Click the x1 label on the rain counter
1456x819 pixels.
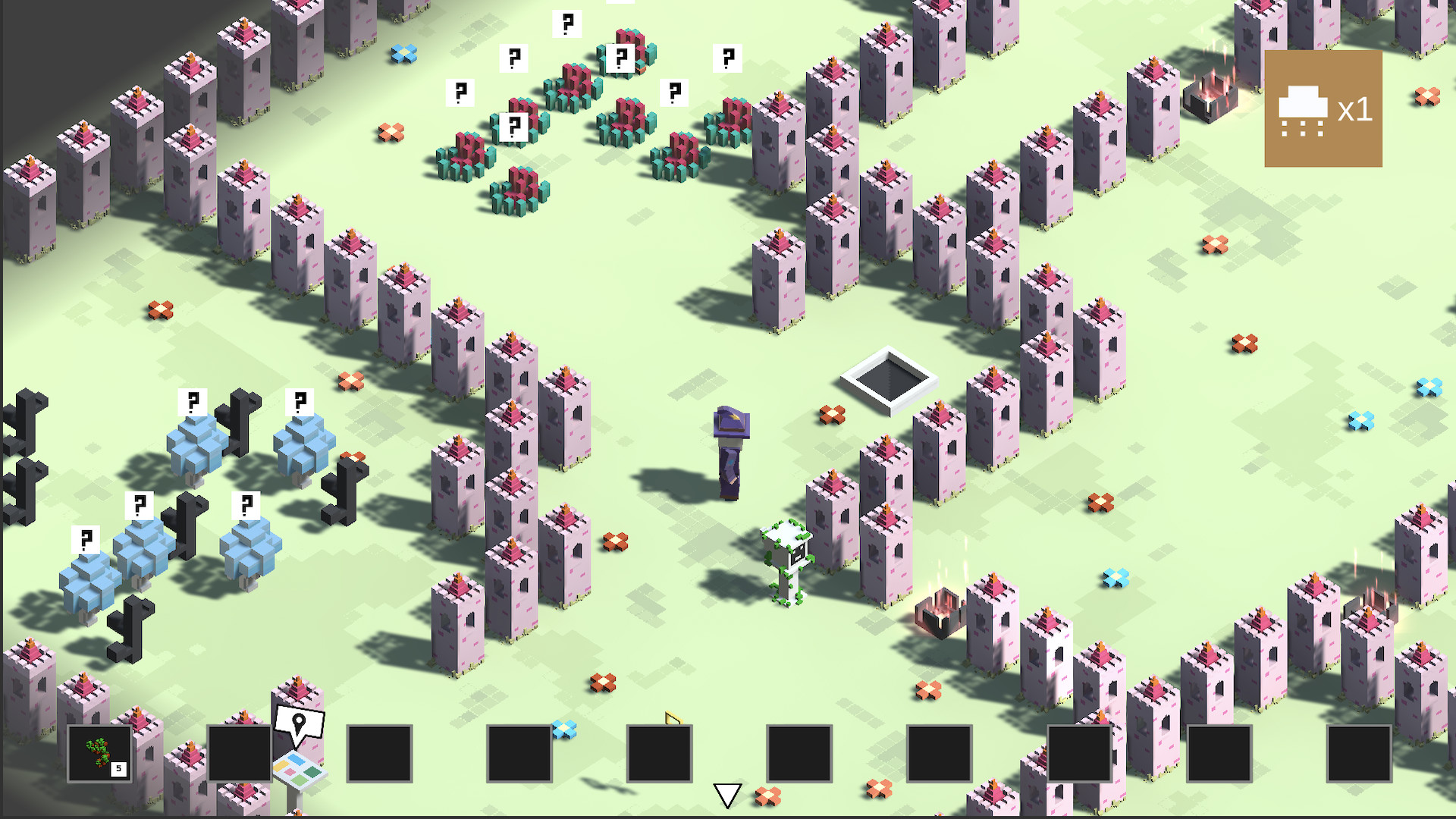(1357, 108)
